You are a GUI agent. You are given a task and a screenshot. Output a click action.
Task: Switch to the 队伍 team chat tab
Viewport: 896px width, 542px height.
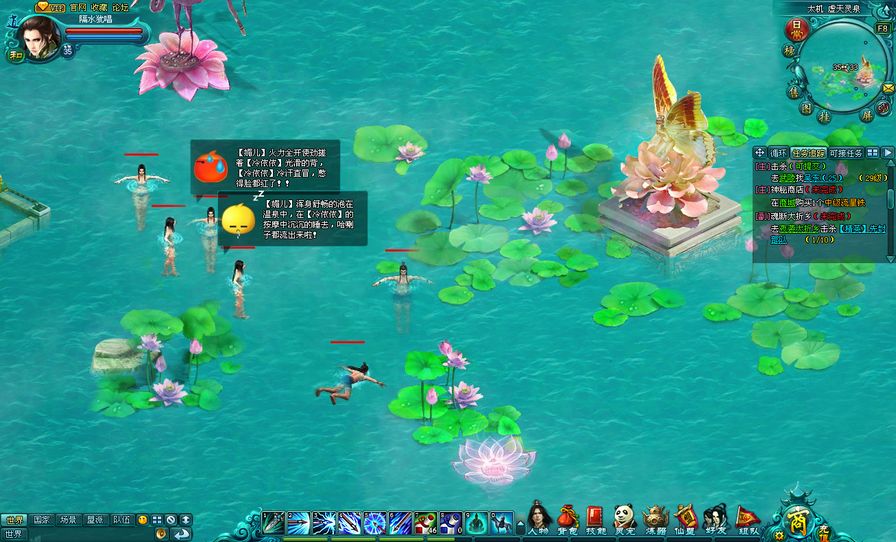pos(122,520)
